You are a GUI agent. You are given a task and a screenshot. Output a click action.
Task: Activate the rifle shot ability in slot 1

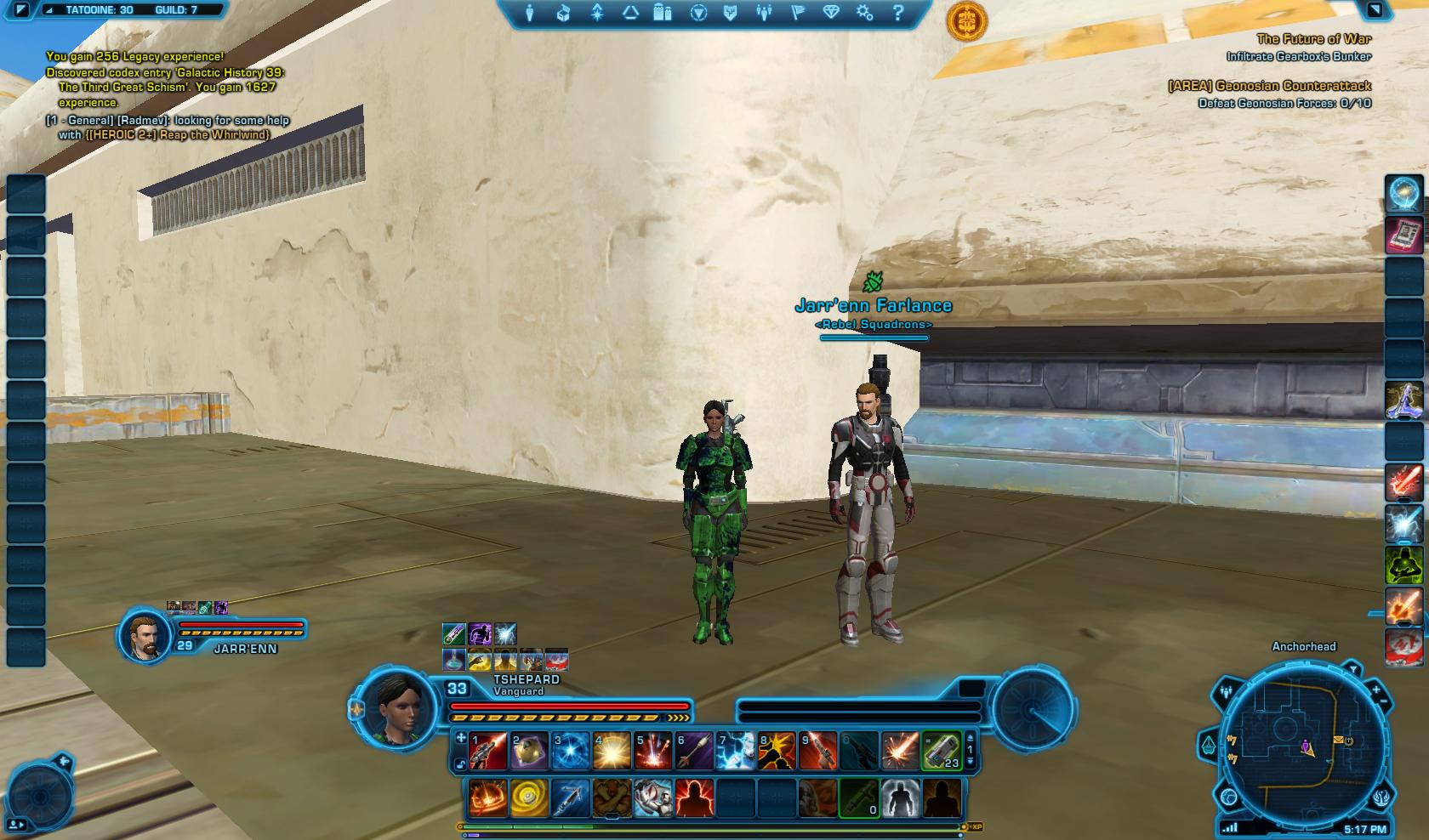(x=488, y=752)
